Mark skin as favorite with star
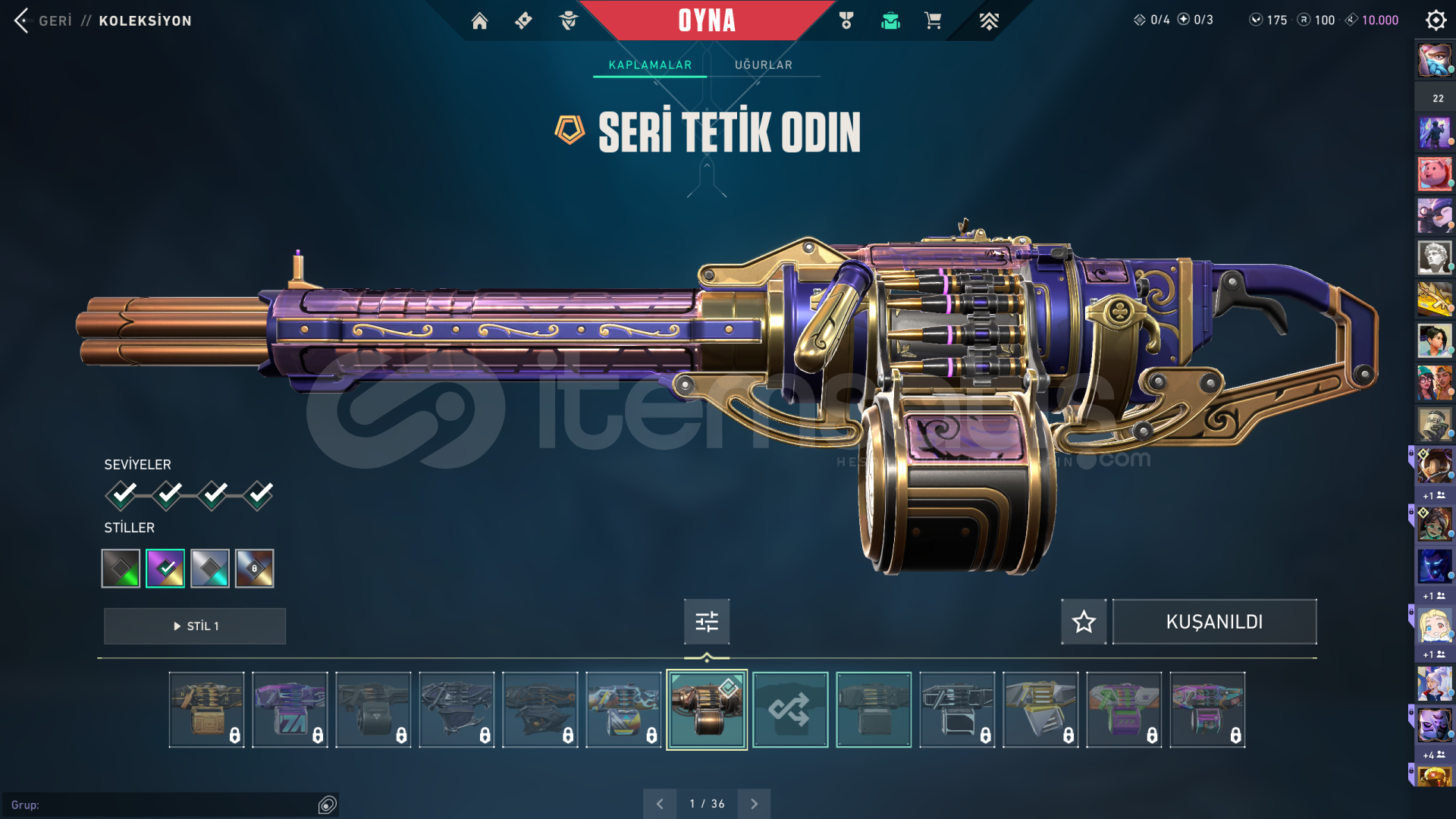Viewport: 1456px width, 819px height. coord(1084,622)
